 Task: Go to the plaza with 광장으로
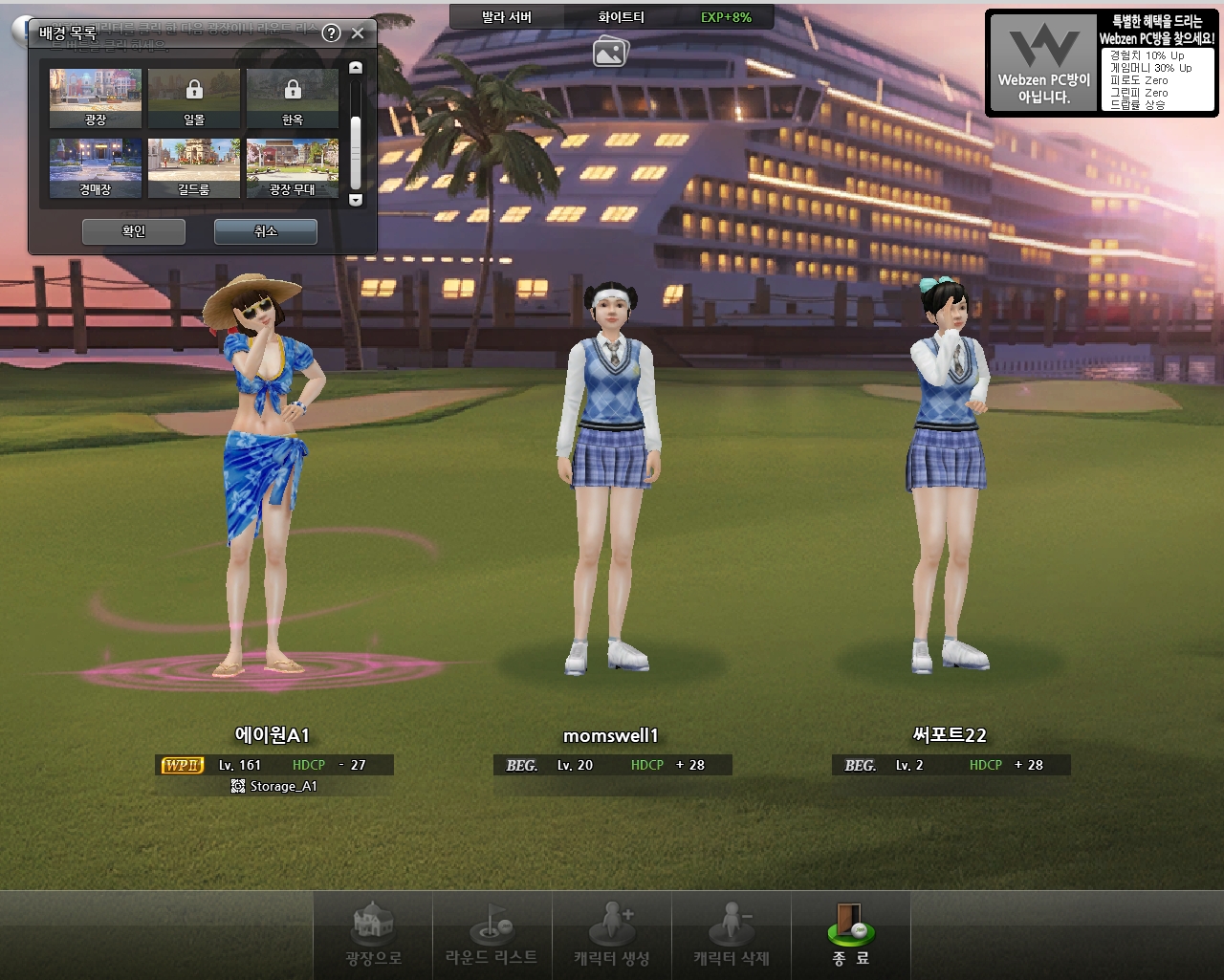tap(373, 935)
